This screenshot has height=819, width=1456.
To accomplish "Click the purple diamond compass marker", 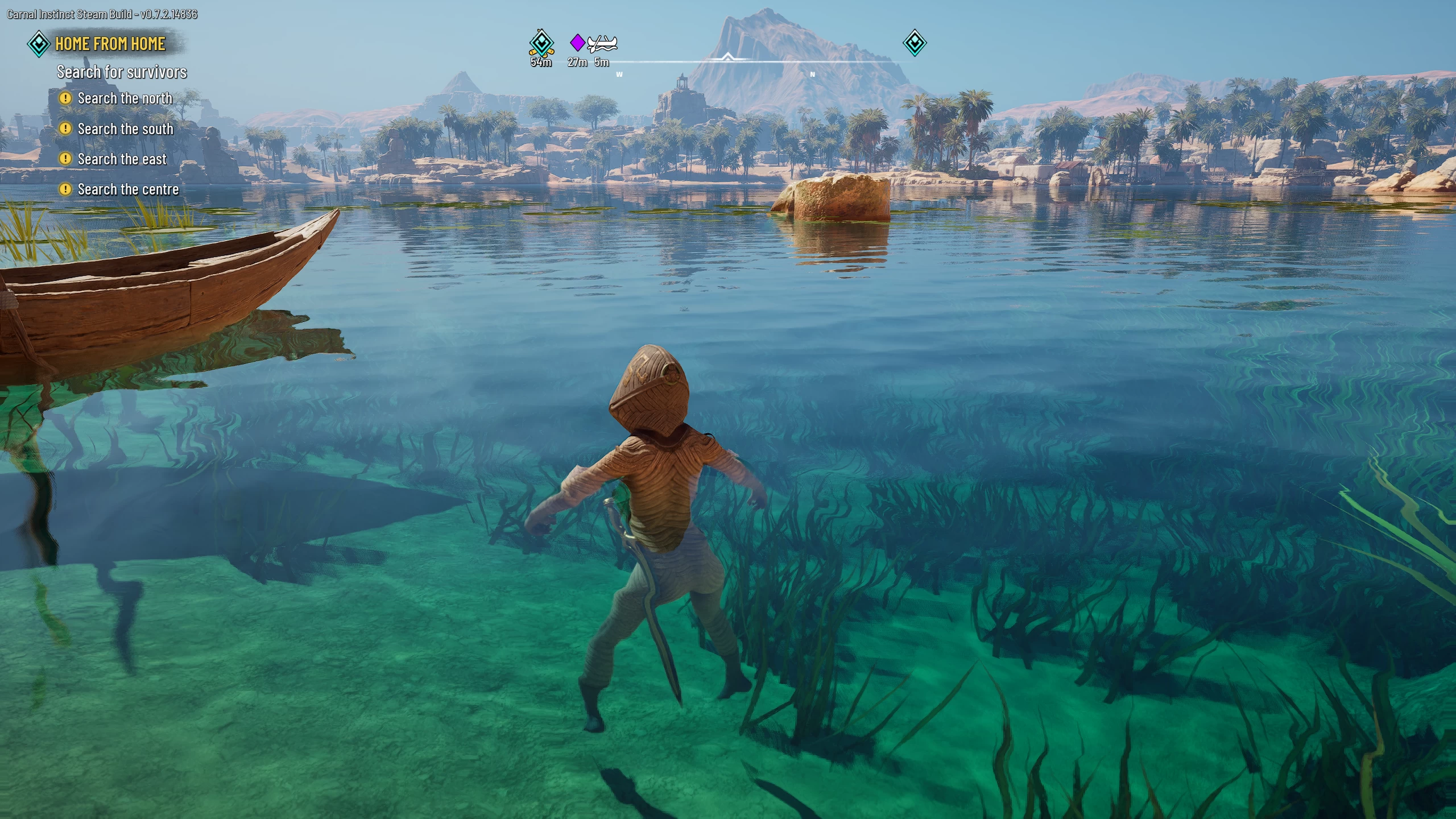I will point(577,42).
